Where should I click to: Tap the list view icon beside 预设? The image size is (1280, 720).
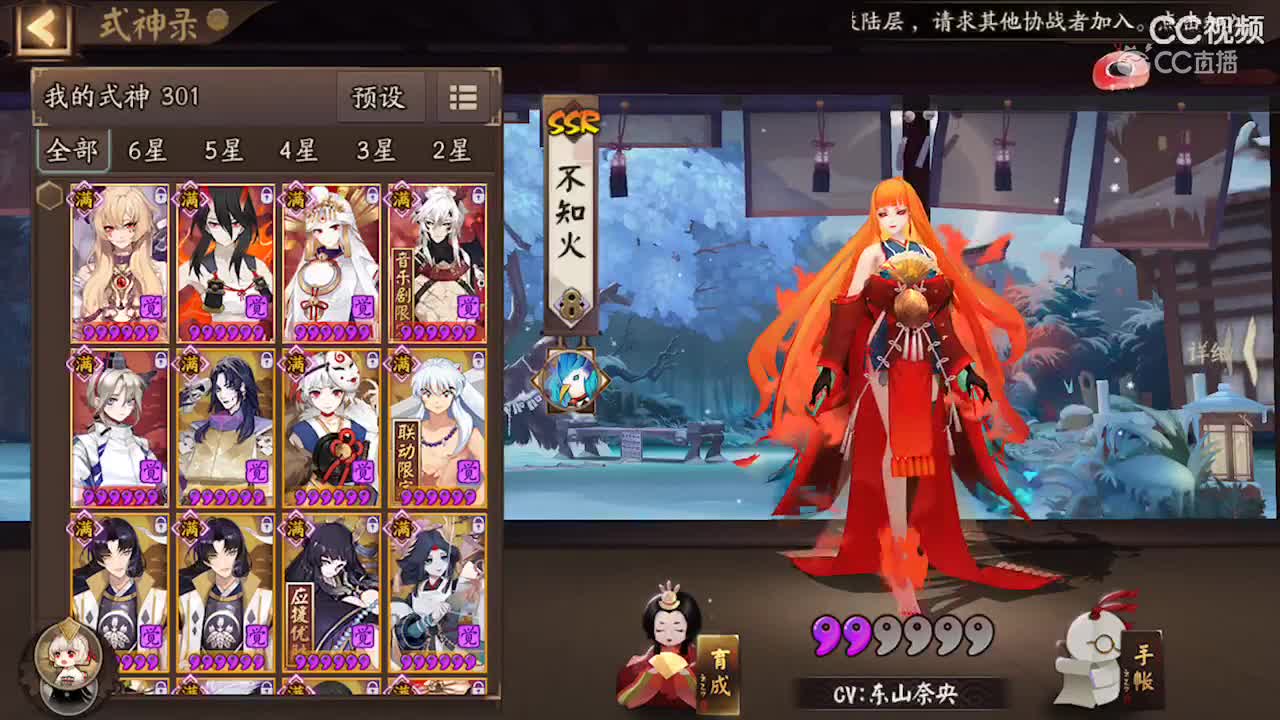pyautogui.click(x=461, y=98)
